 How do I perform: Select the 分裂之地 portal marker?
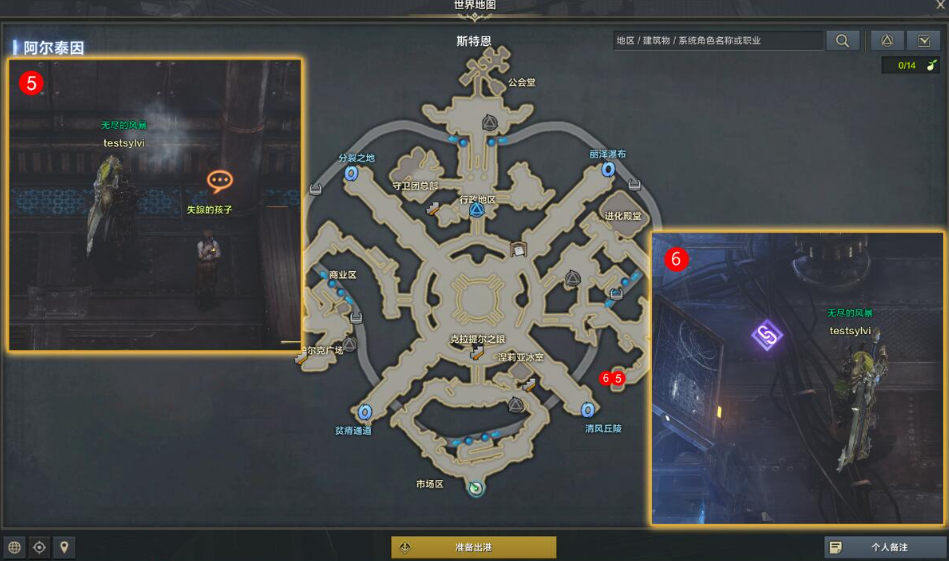coord(352,173)
